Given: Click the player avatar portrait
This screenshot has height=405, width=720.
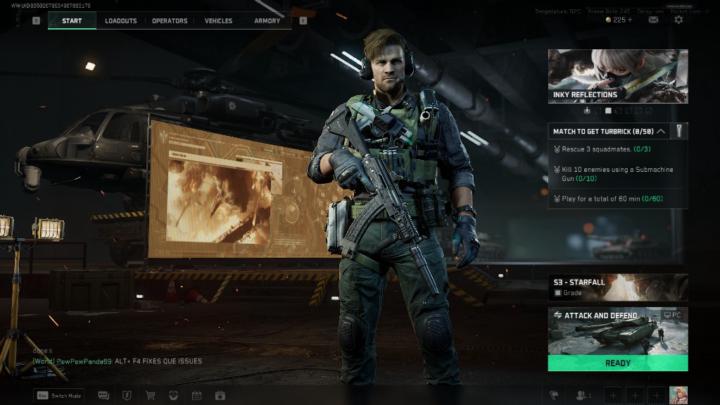Looking at the screenshot, I should coord(678,394).
